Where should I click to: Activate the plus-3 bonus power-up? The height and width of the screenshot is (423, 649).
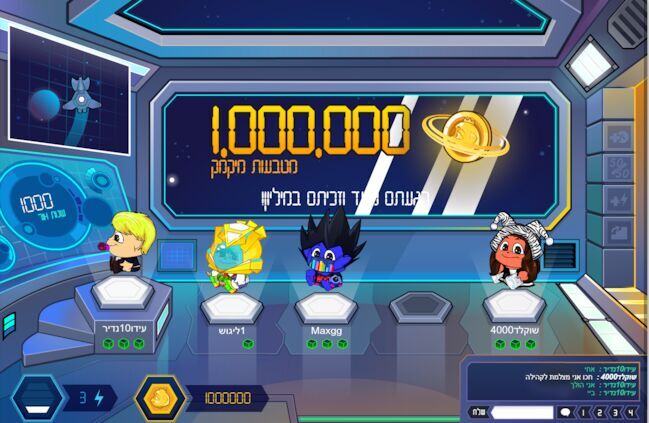click(x=617, y=136)
